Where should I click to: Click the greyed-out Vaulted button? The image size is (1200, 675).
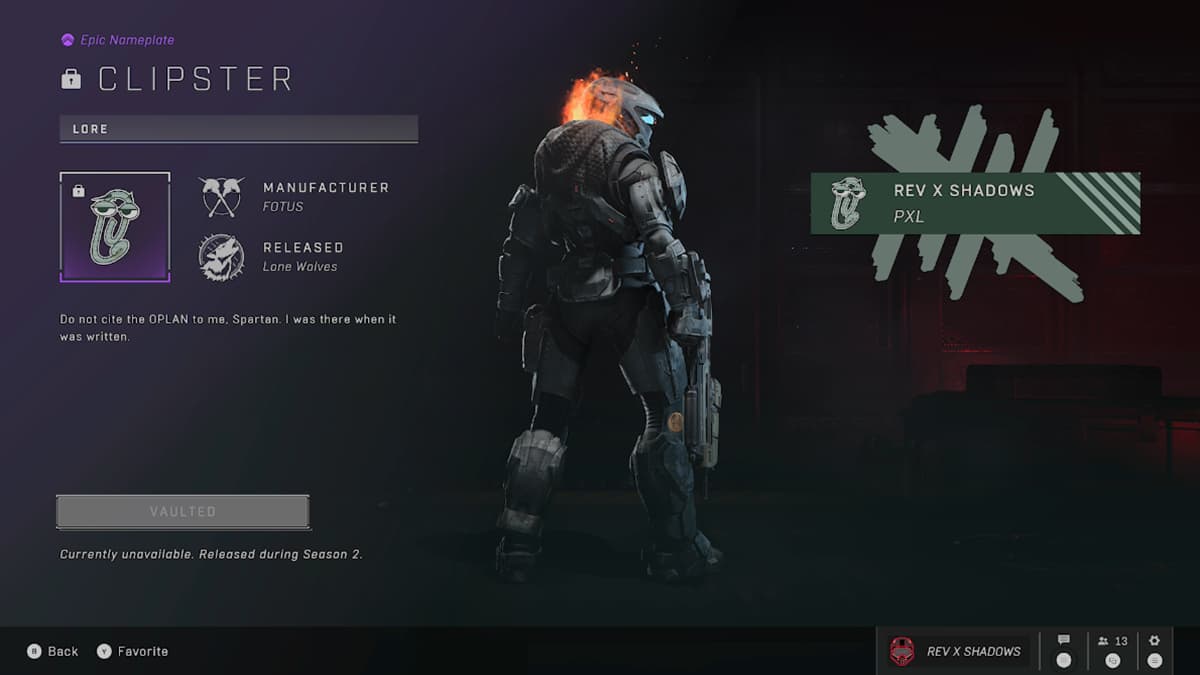(x=183, y=512)
